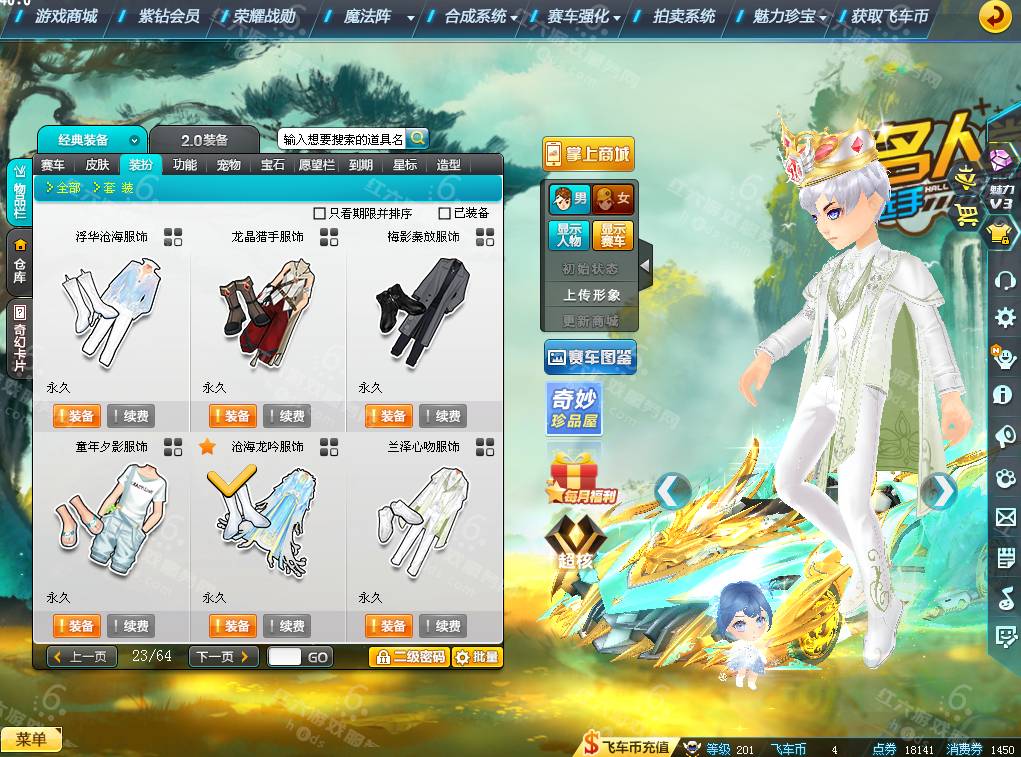Open the 拍卖系统 auction system

684,16
